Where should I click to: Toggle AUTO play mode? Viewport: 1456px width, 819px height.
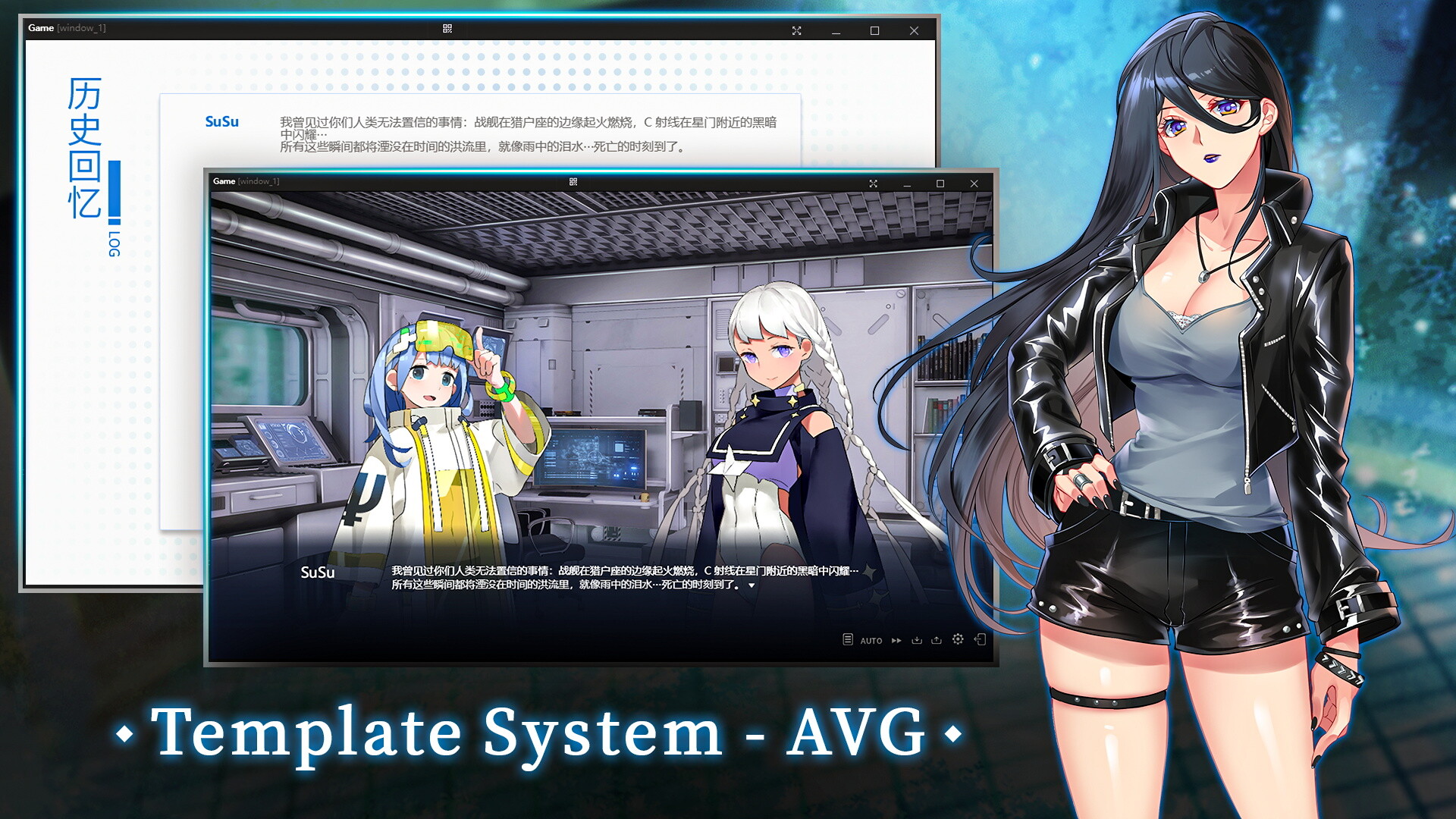[871, 640]
